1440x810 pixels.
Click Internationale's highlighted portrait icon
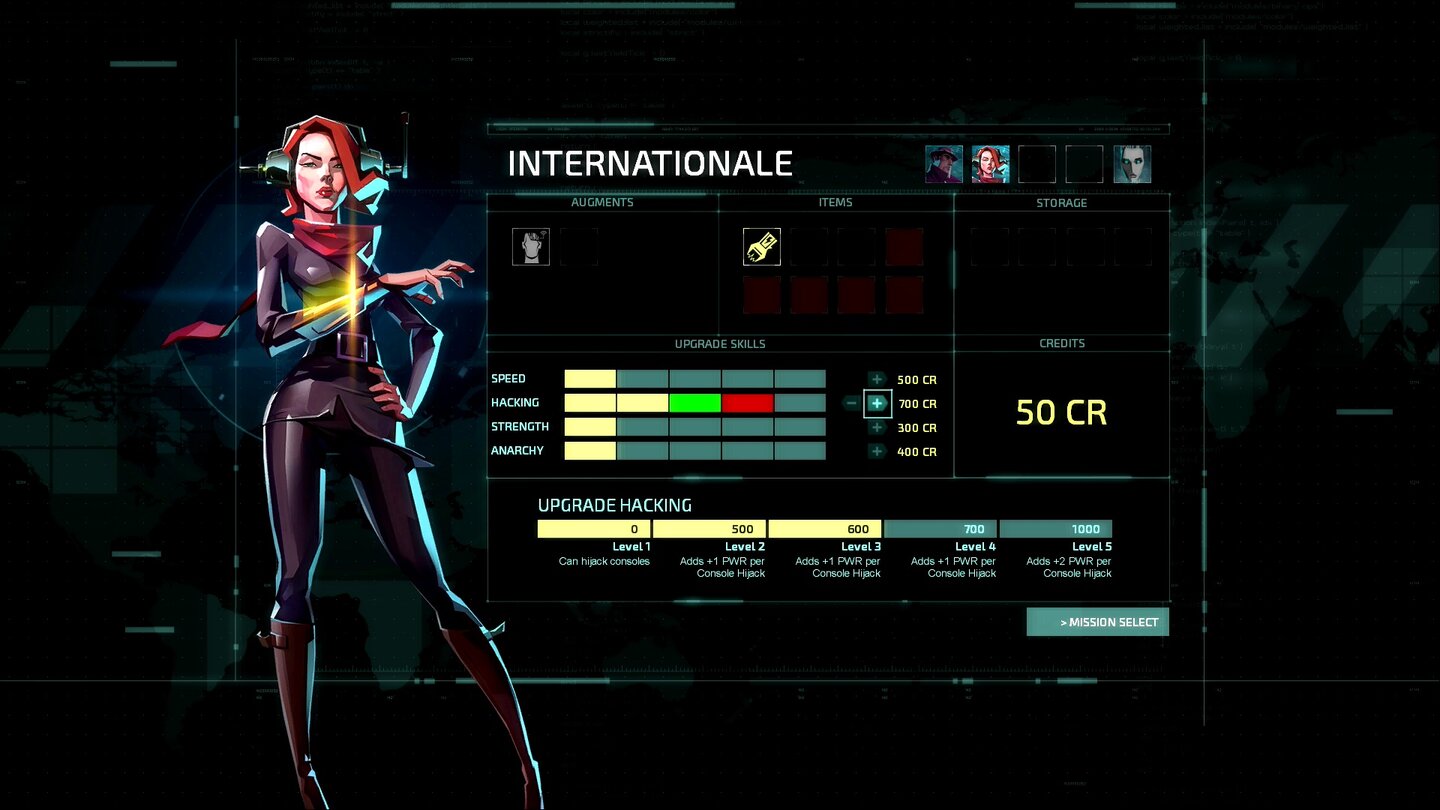(x=990, y=163)
